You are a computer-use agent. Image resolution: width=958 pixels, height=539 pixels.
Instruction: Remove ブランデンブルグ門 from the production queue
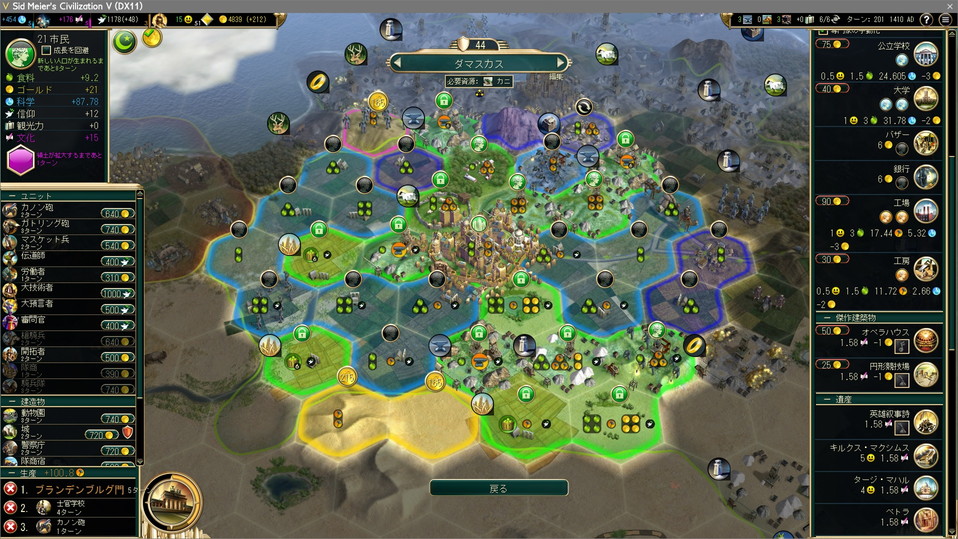10,489
